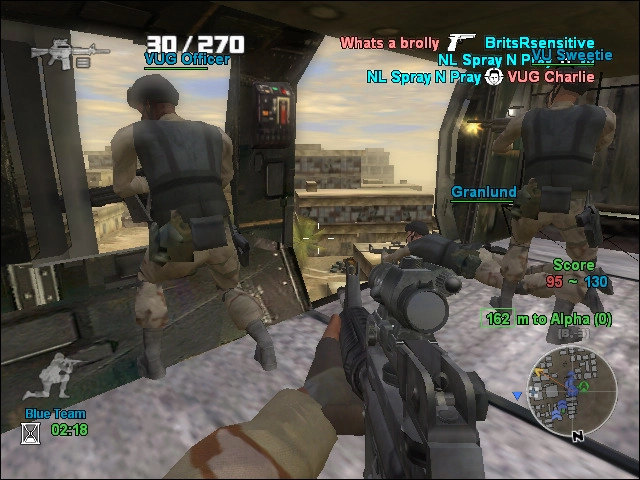Click the pistol icon in the kill feed
The width and height of the screenshot is (640, 480).
[x=462, y=42]
